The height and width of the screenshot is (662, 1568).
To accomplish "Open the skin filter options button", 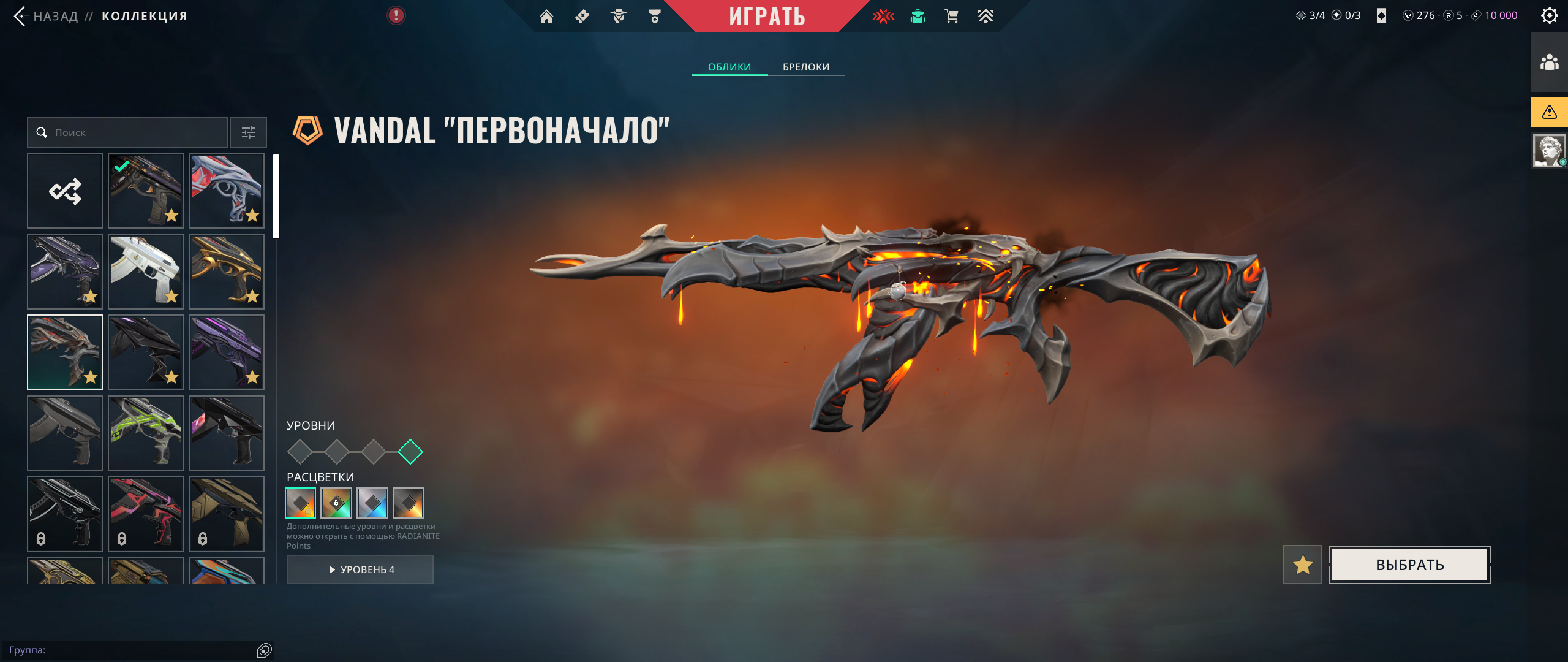I will 248,132.
